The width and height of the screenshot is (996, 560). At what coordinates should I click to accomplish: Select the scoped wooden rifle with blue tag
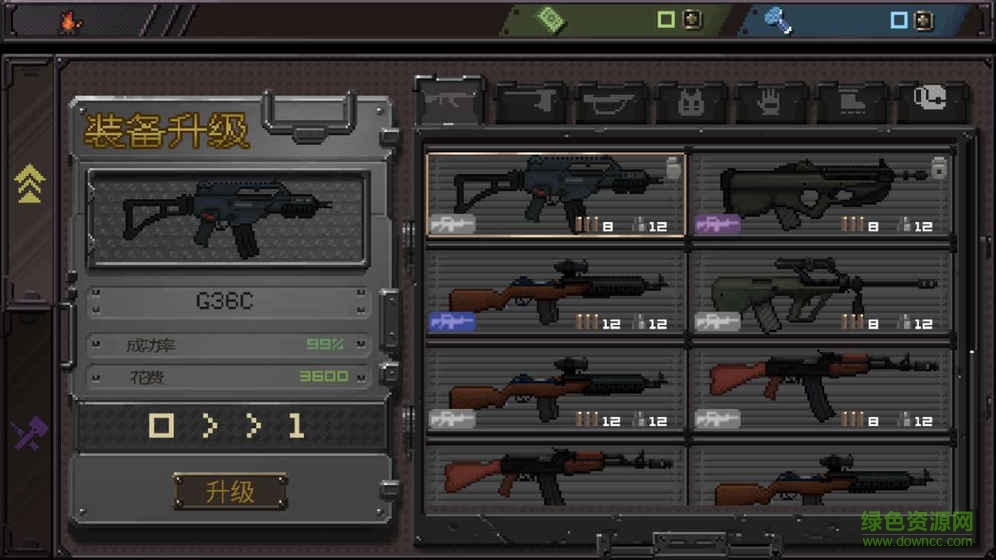pyautogui.click(x=555, y=291)
